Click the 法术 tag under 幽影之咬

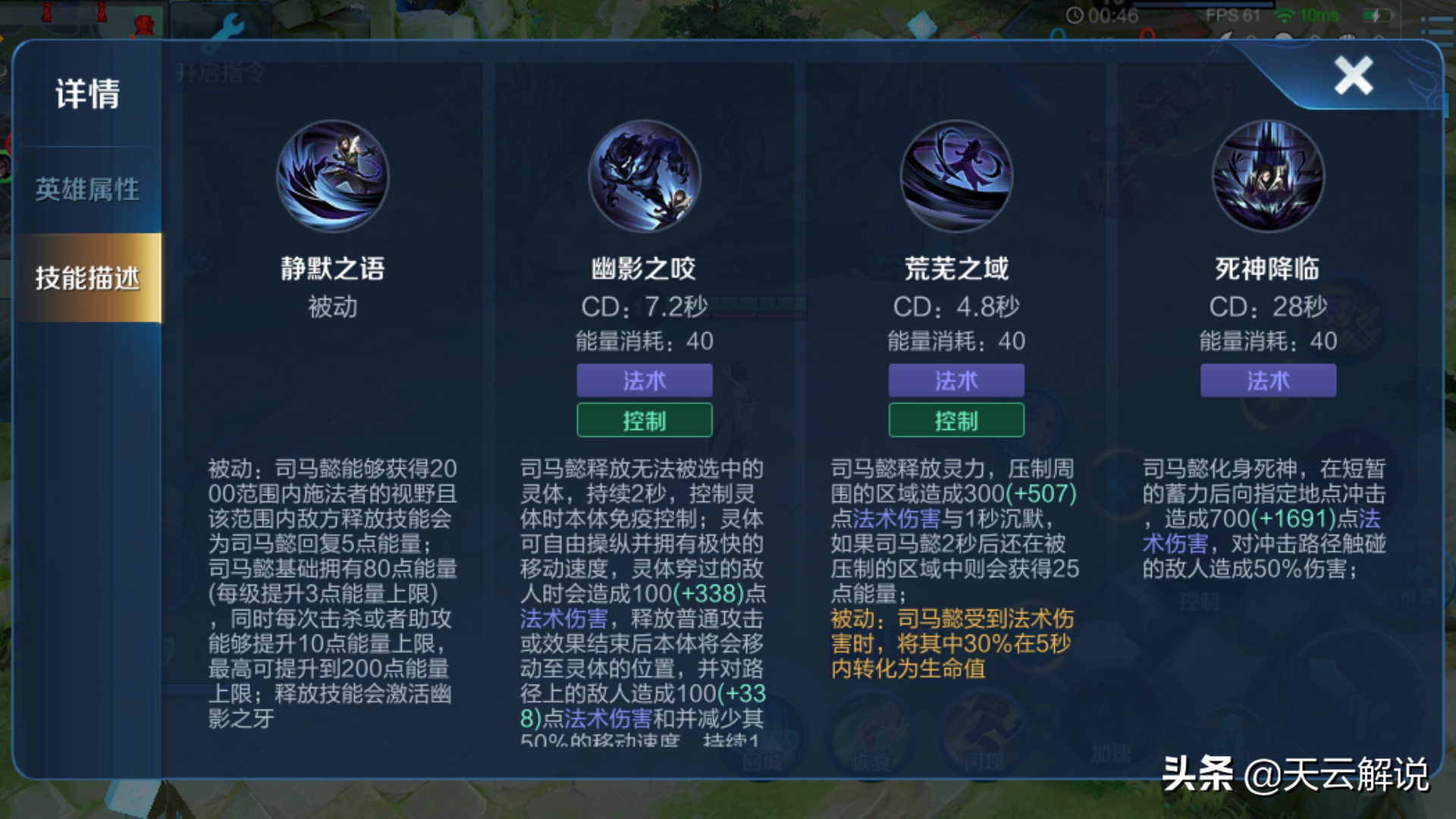tap(645, 381)
